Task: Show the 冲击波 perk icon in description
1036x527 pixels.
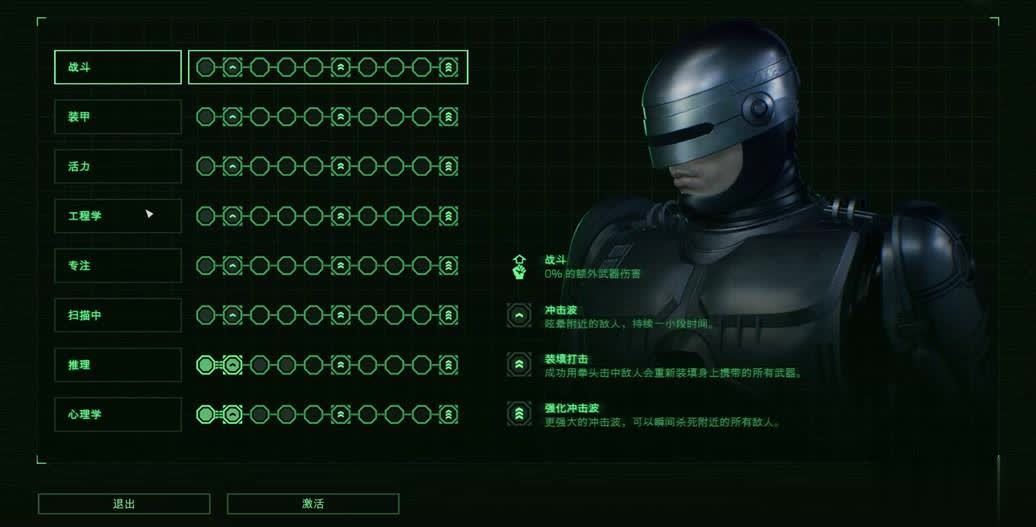Action: [519, 316]
